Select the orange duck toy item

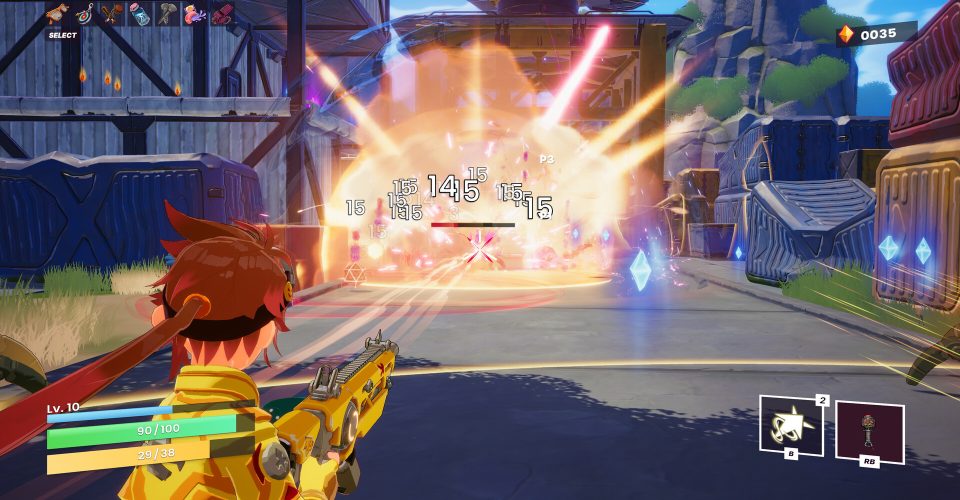point(56,14)
